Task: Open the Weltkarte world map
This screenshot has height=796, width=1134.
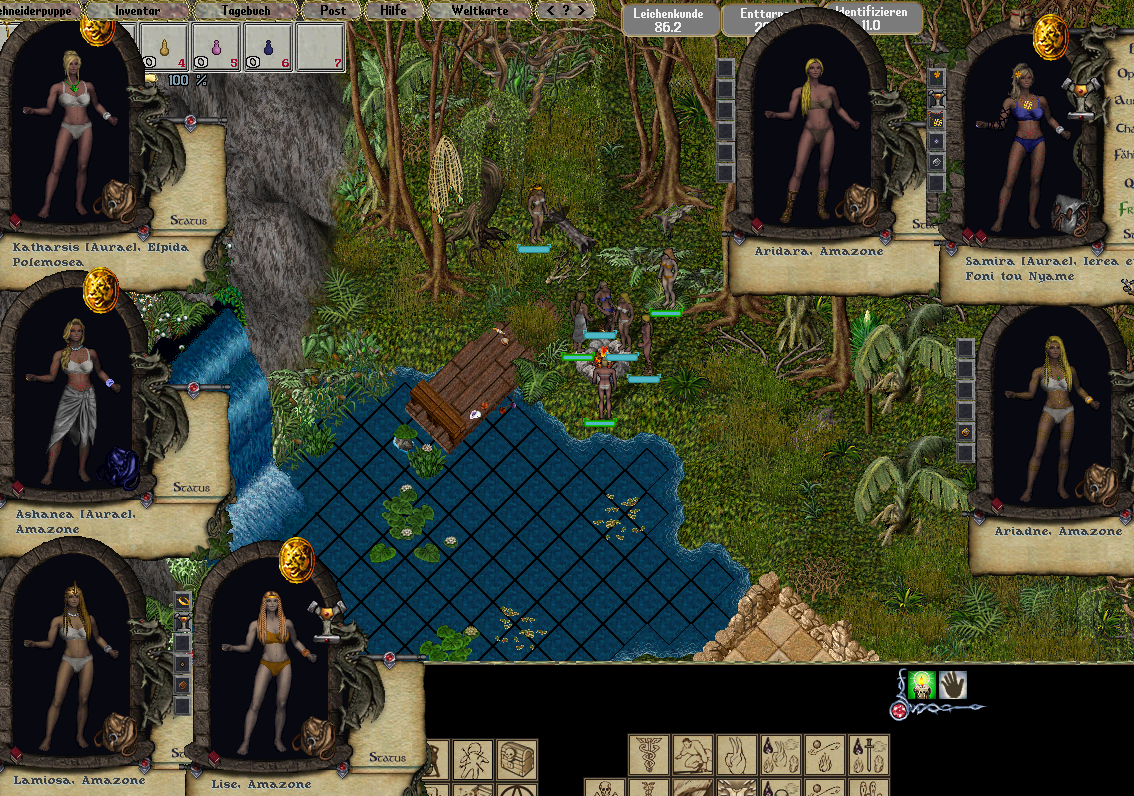Action: coord(479,10)
